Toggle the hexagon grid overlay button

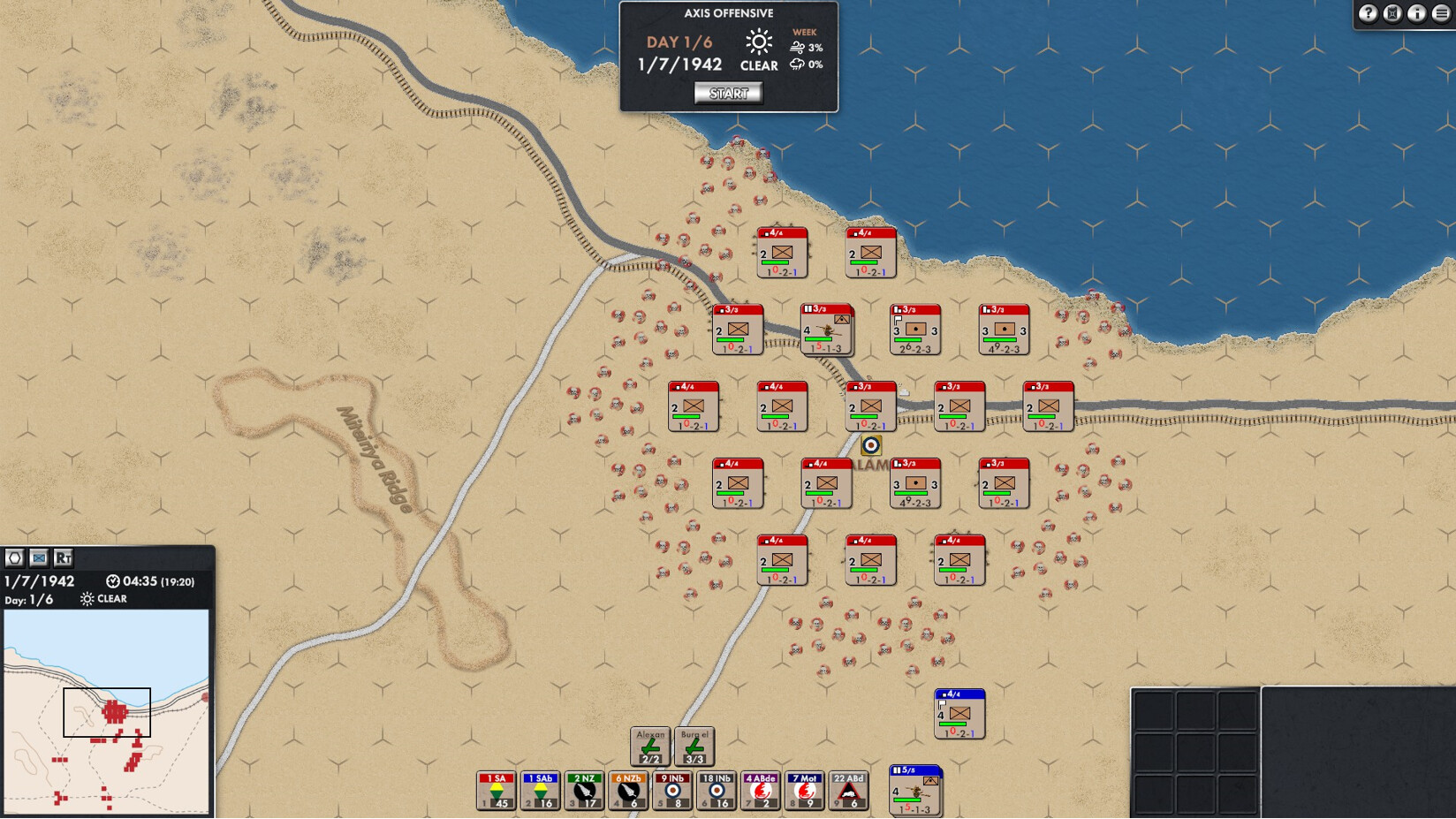pyautogui.click(x=15, y=557)
